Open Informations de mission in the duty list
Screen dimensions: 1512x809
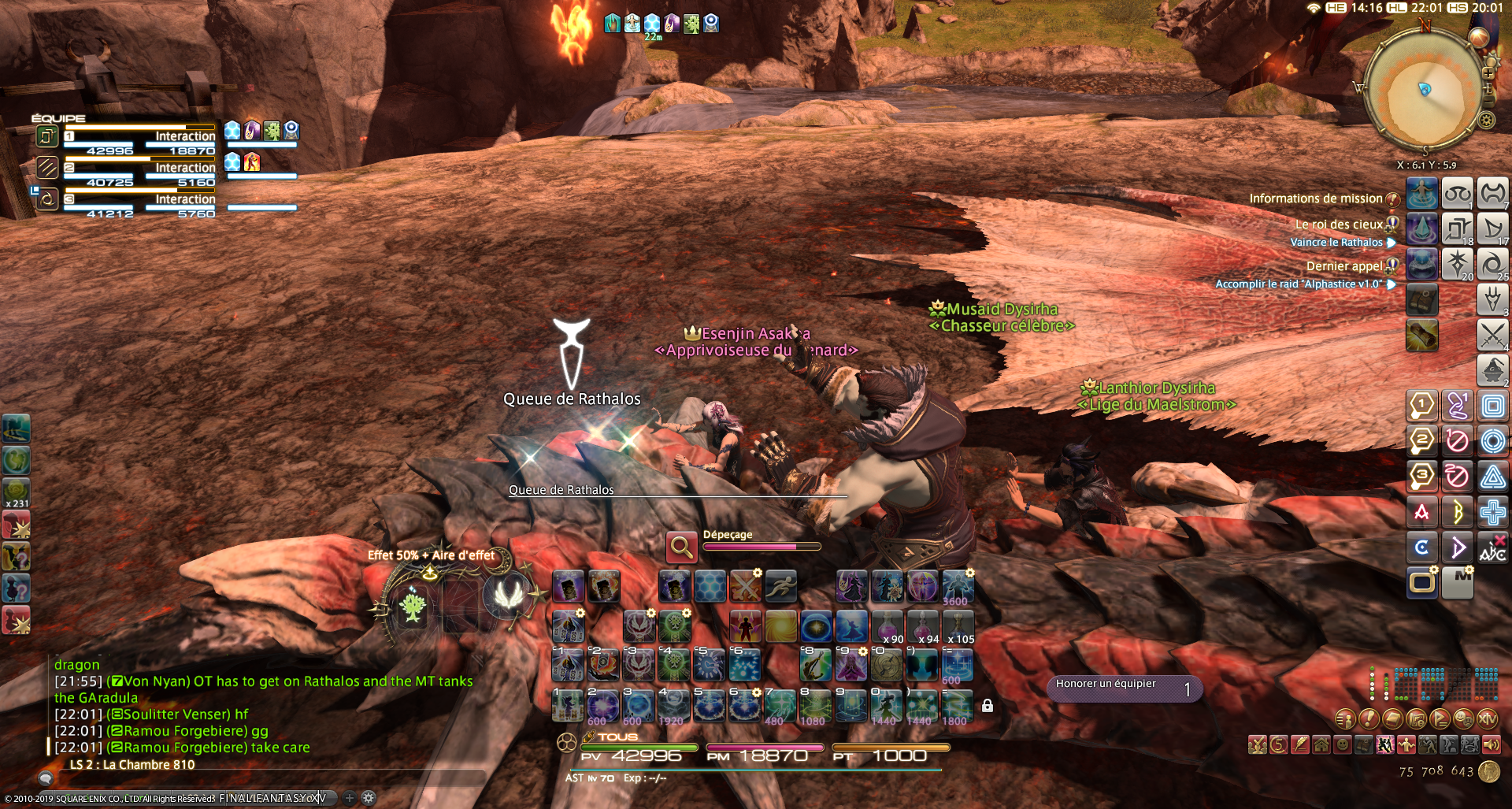pos(1315,199)
